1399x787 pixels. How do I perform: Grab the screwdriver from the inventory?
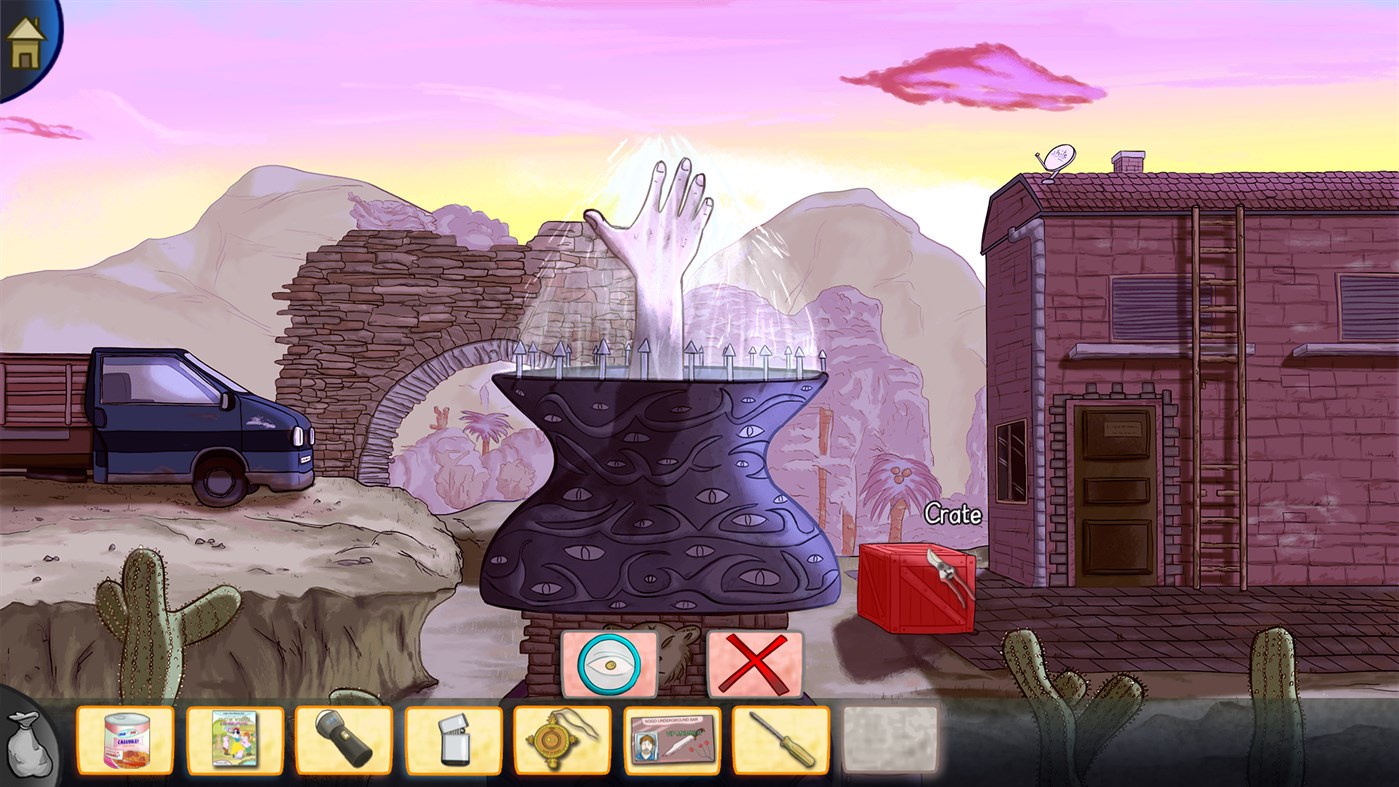coord(782,741)
